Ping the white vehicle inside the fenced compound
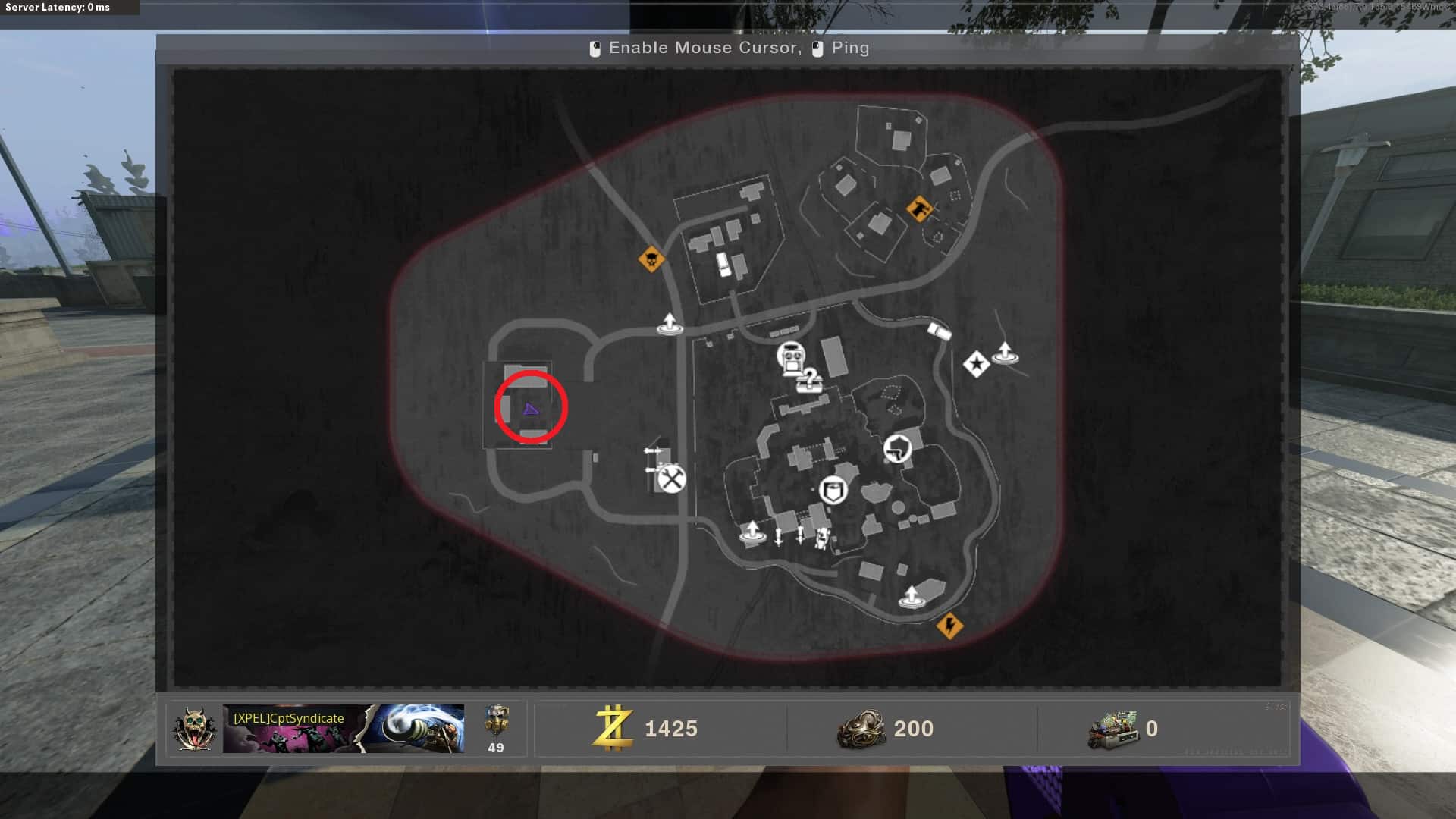1456x819 pixels. (723, 264)
